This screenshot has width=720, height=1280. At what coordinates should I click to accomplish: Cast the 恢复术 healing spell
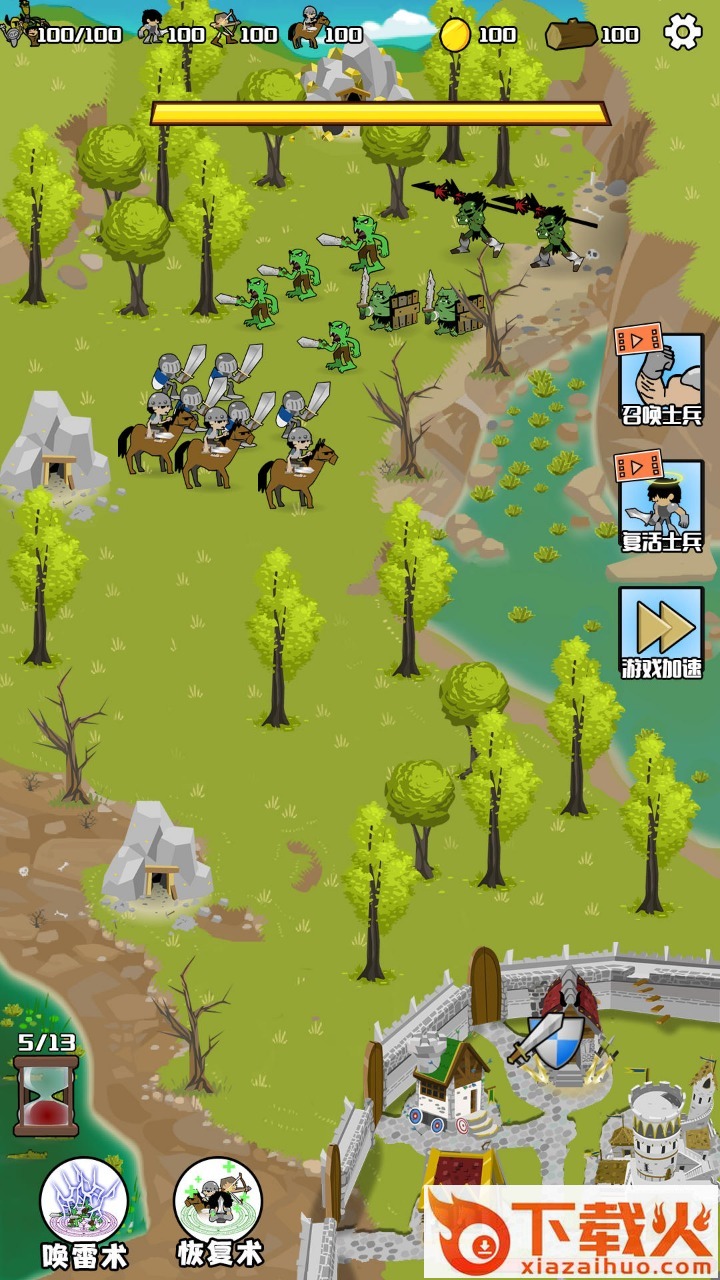218,1203
